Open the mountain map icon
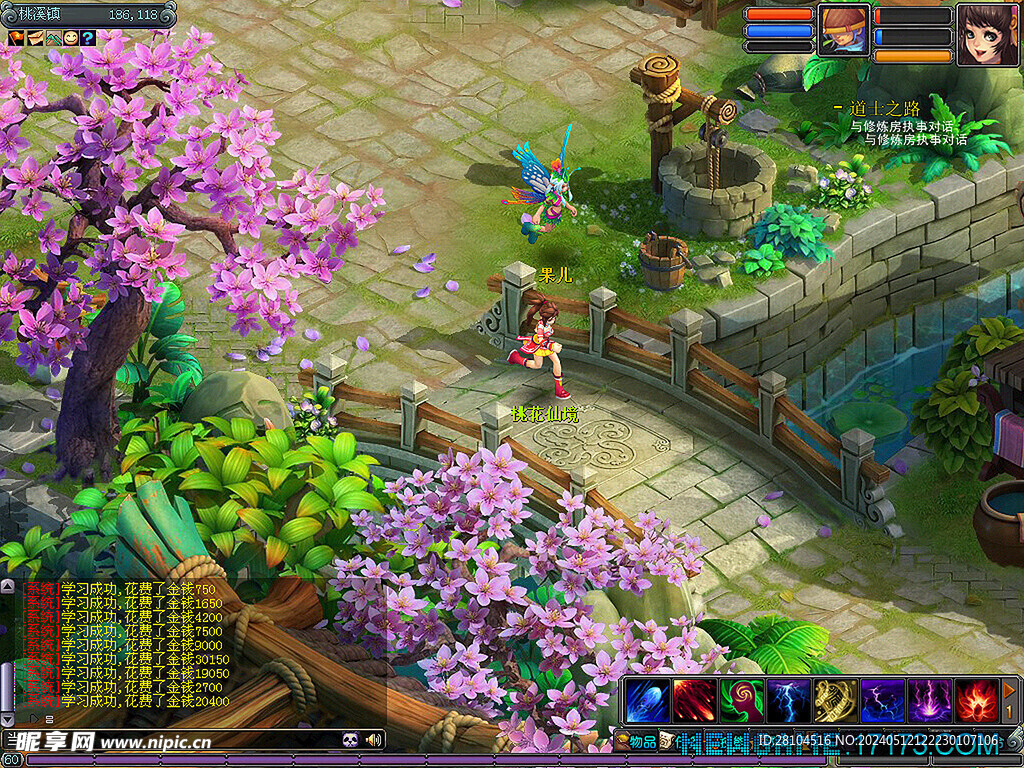The width and height of the screenshot is (1024, 768). pyautogui.click(x=53, y=38)
